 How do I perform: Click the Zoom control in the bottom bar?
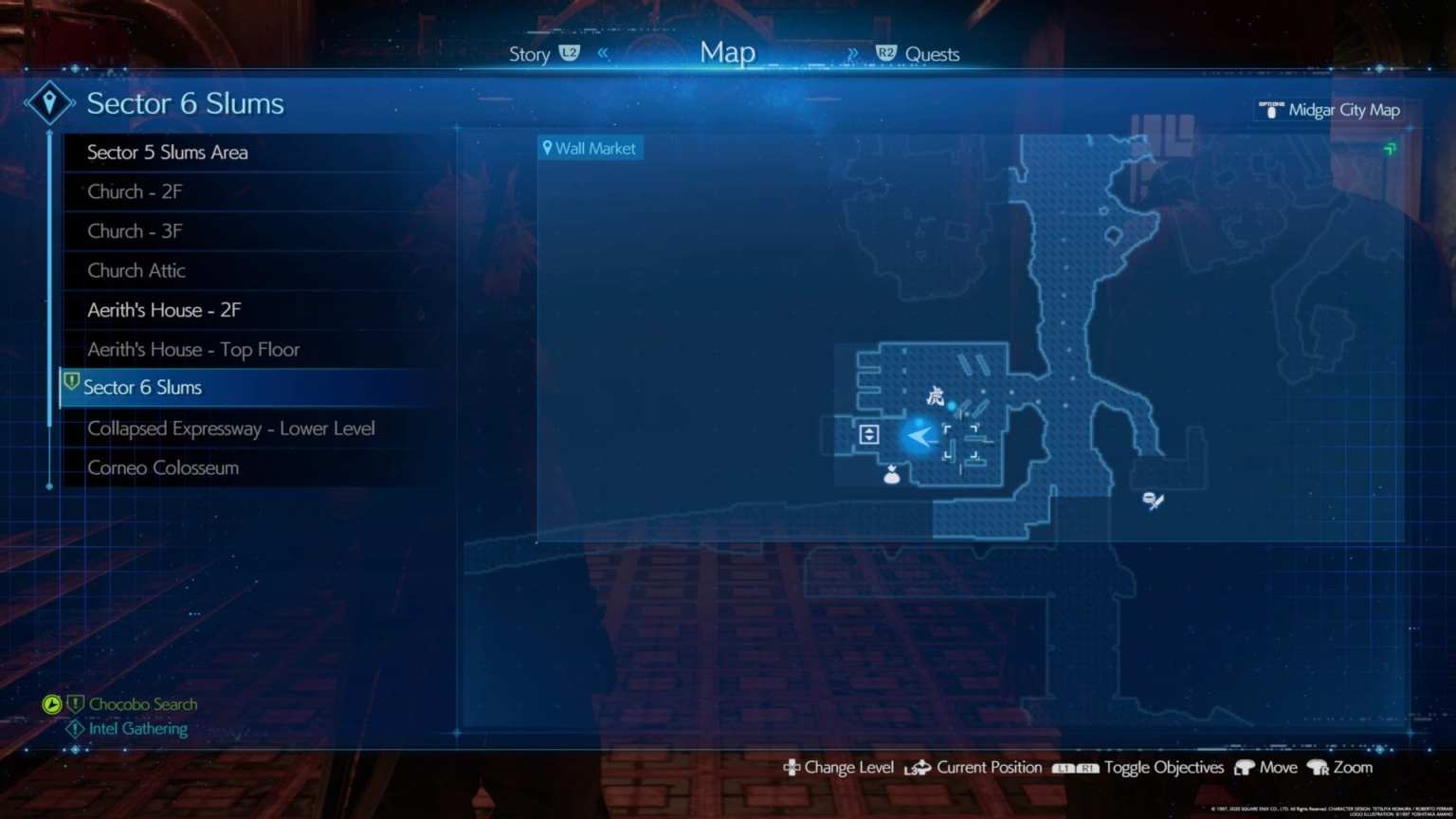click(1354, 768)
